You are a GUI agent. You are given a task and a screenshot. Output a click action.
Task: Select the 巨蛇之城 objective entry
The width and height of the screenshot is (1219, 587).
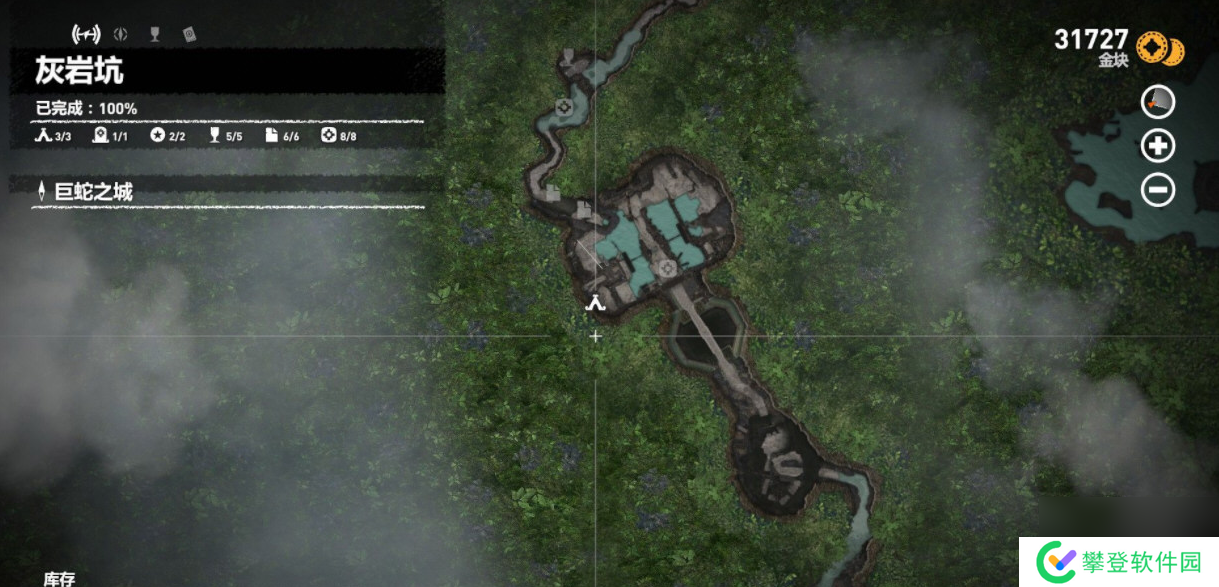(94, 192)
